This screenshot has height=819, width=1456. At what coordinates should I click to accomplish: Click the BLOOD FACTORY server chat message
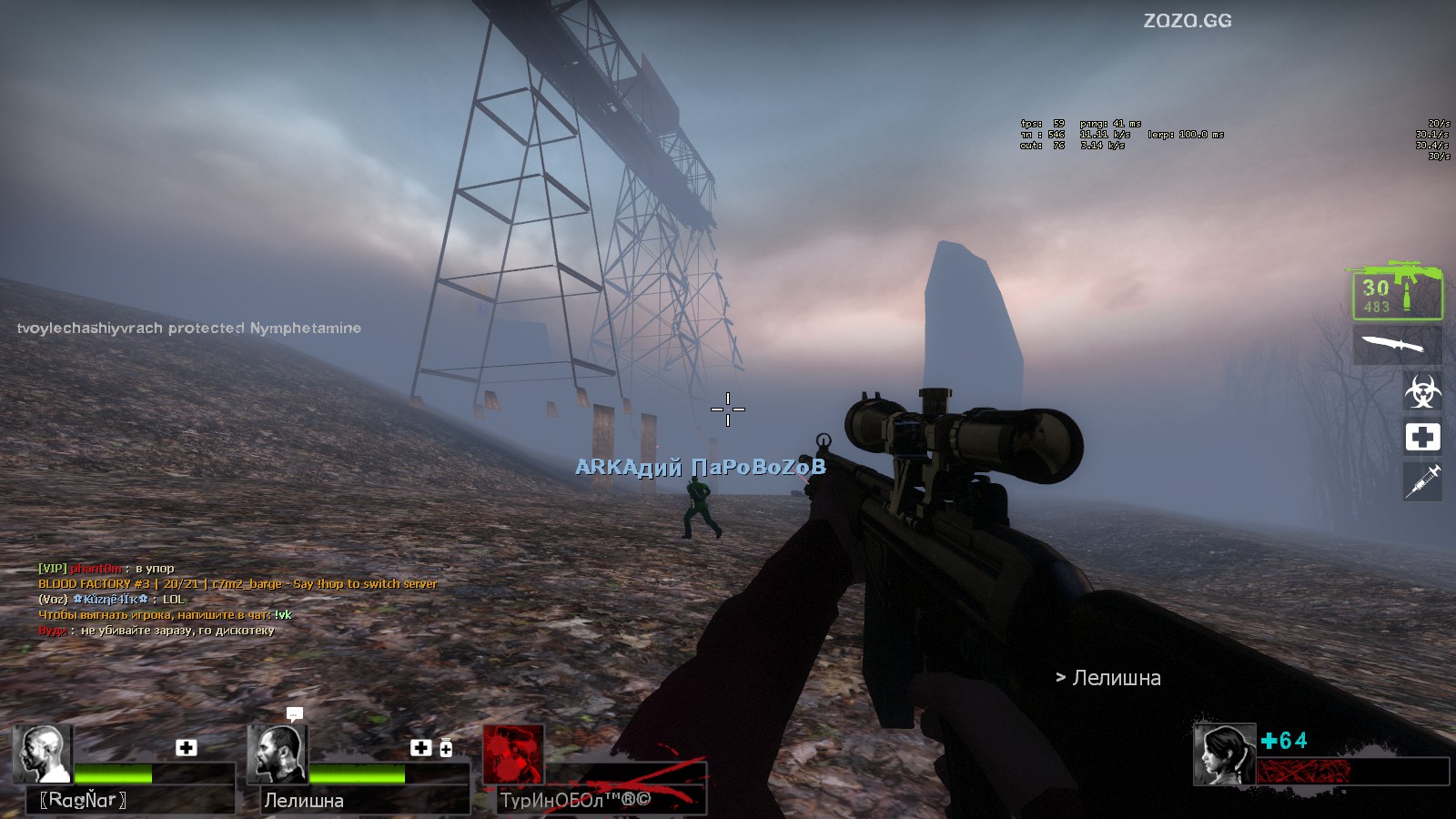point(238,583)
